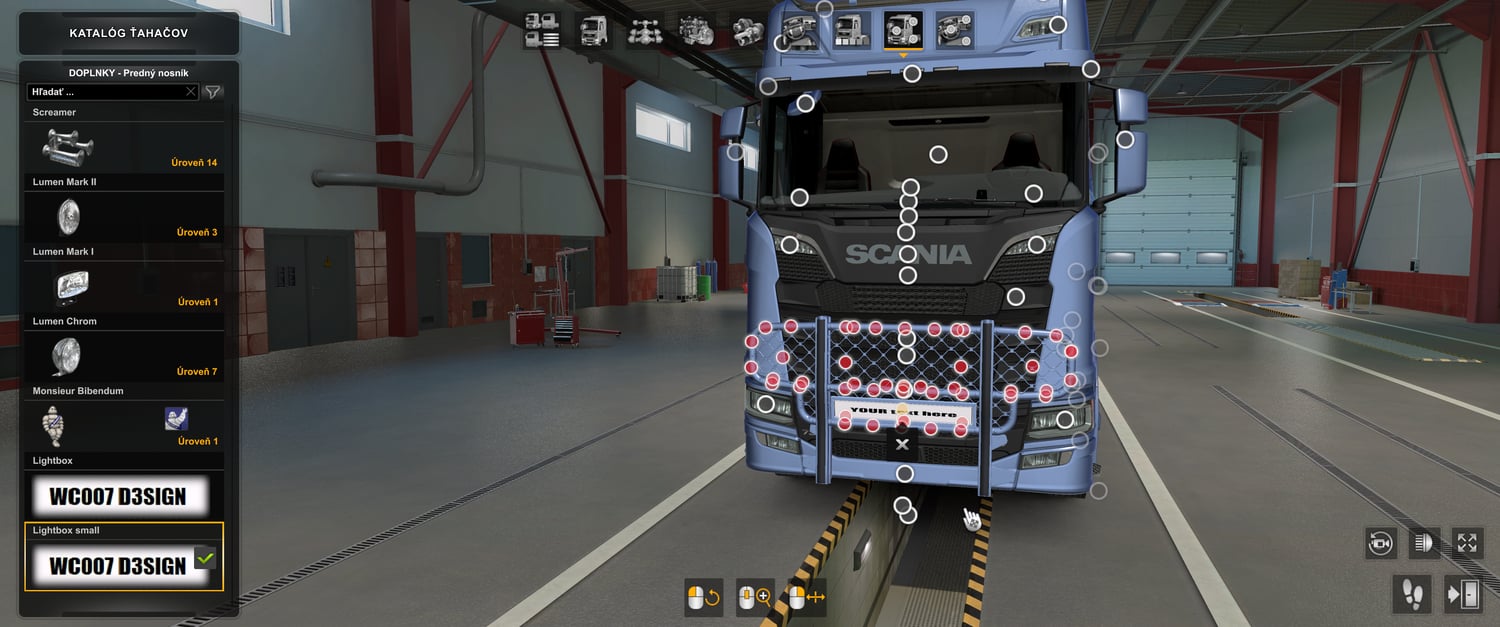
Task: Select the large Lightbox accessory
Action: 124,496
